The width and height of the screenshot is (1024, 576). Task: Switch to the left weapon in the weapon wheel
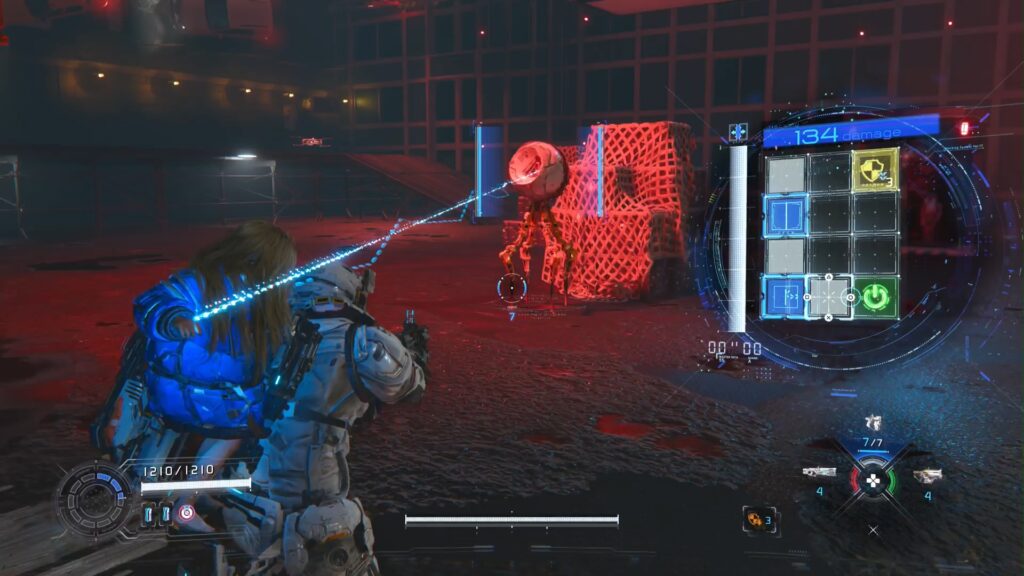click(819, 472)
